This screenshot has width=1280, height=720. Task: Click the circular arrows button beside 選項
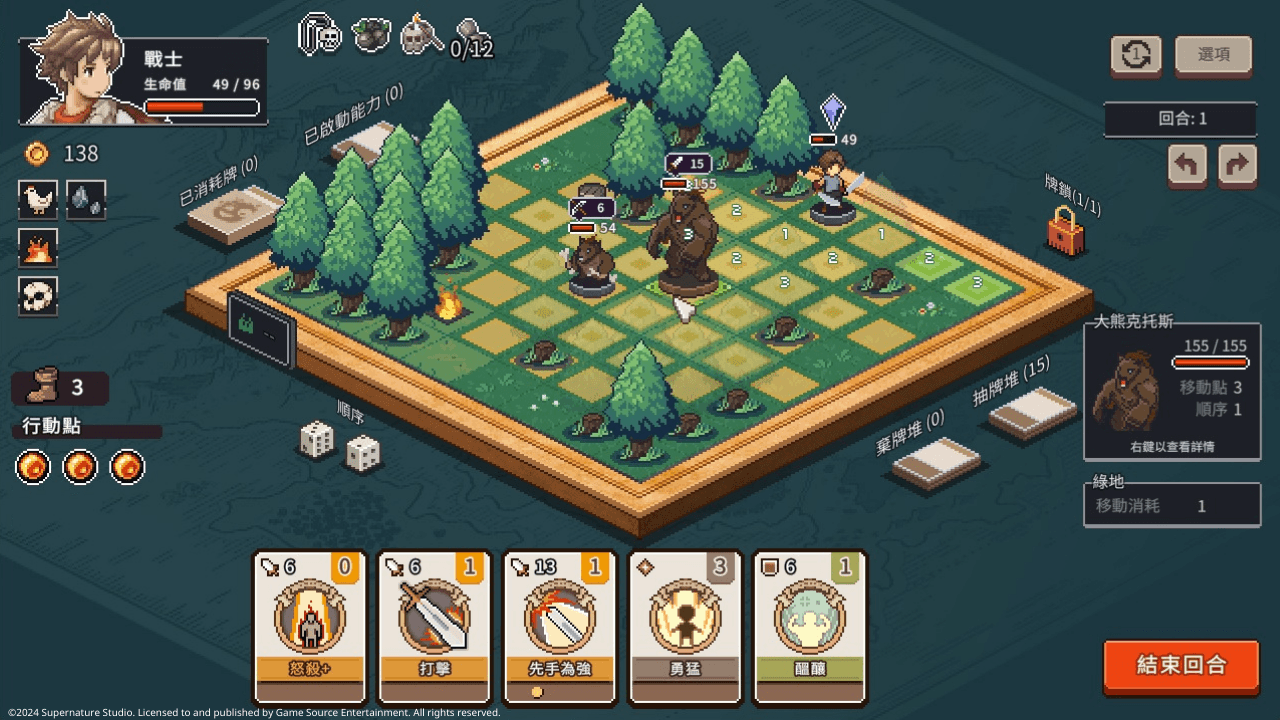[1136, 55]
